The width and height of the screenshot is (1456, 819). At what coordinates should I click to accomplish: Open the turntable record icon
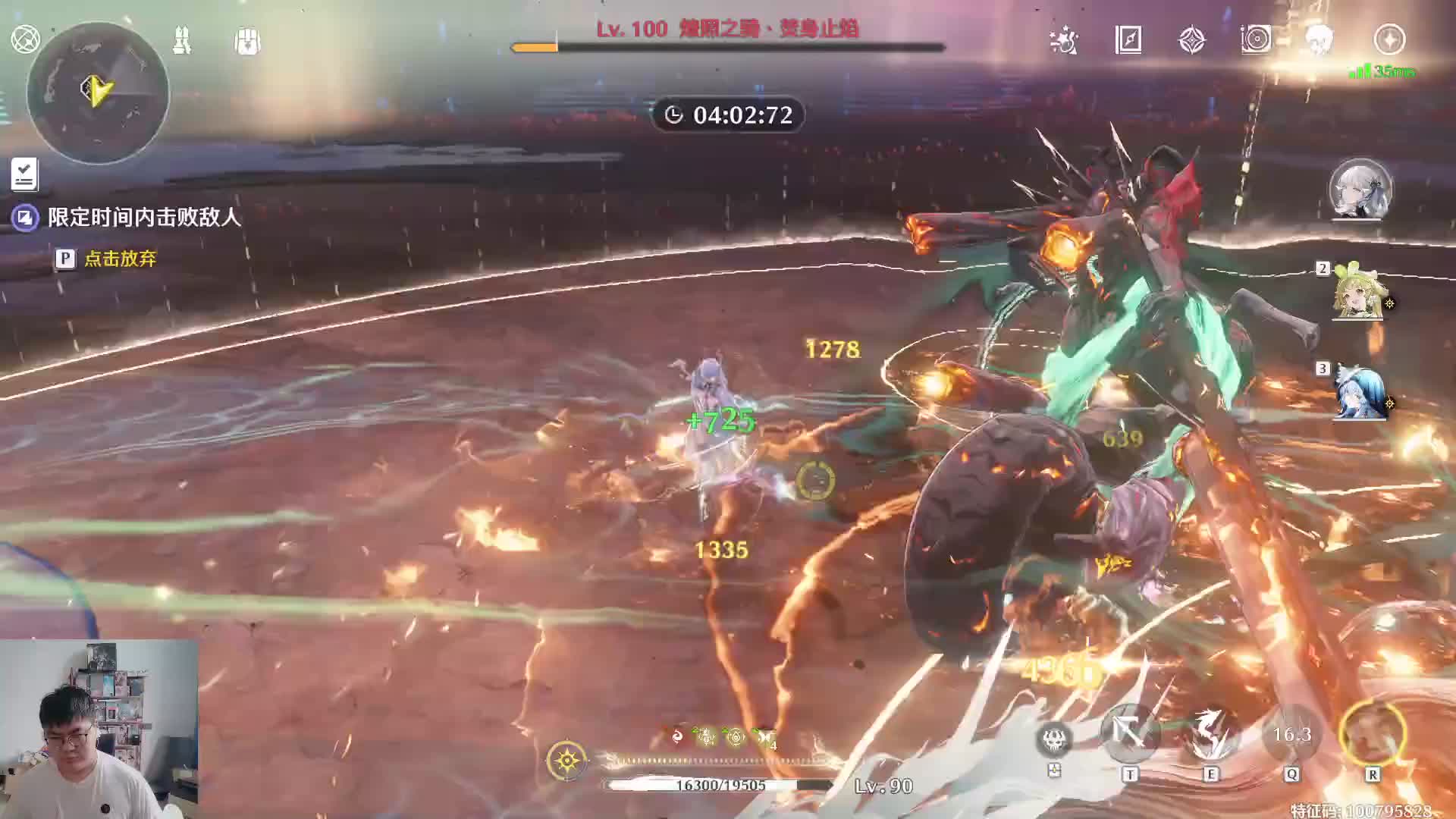click(1256, 39)
